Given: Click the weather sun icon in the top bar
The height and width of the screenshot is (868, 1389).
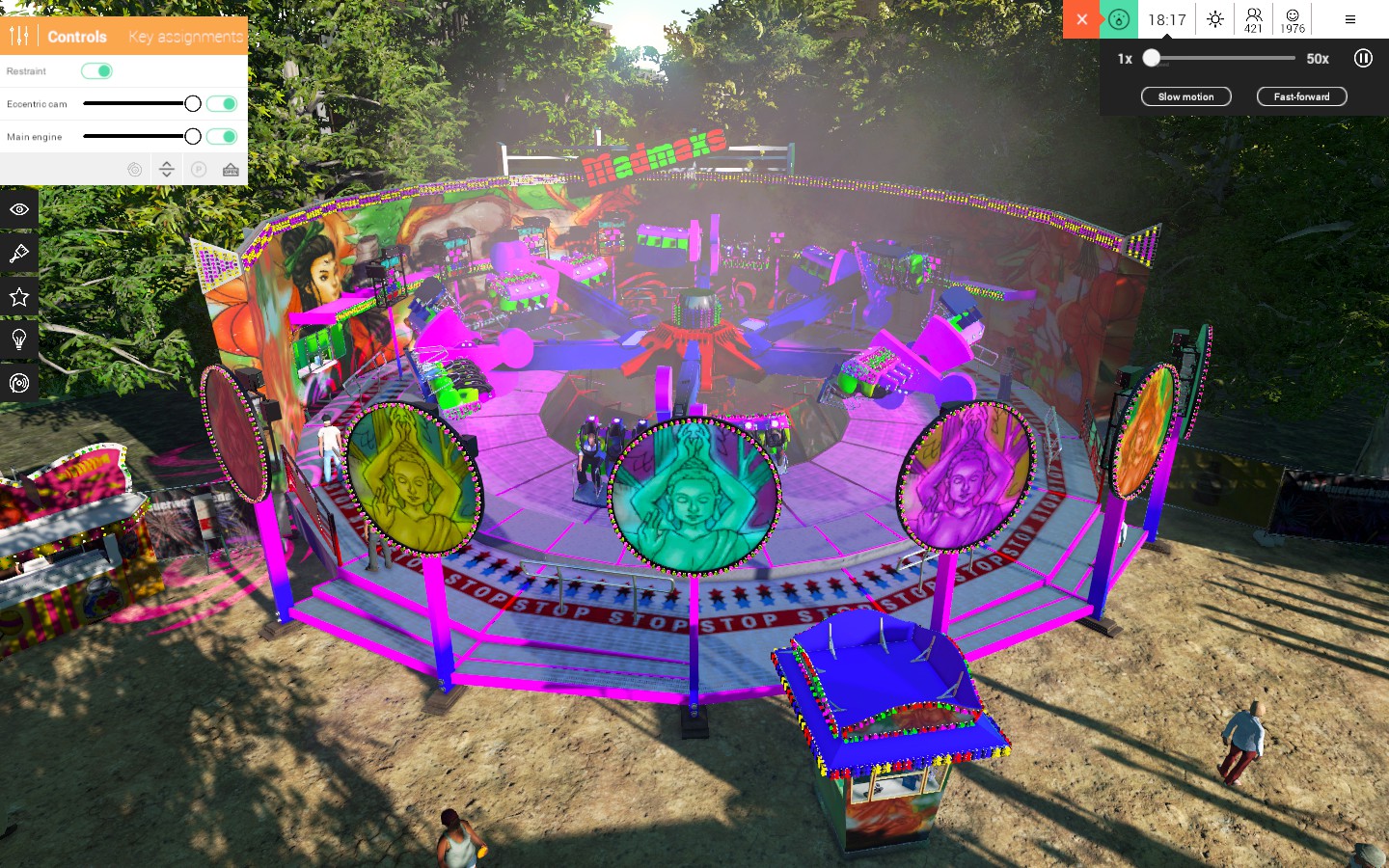Looking at the screenshot, I should [x=1215, y=18].
